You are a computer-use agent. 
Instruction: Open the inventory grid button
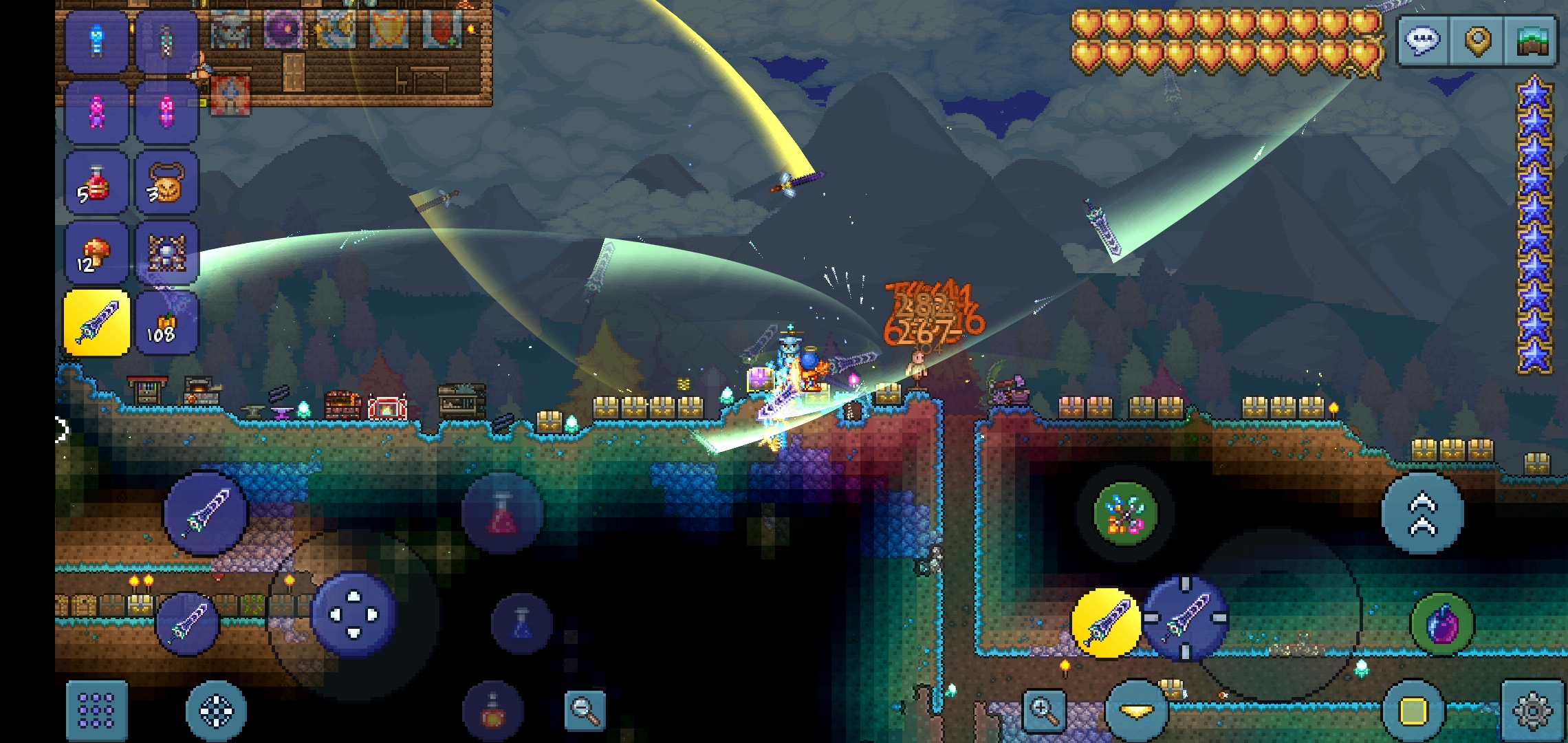[x=97, y=710]
